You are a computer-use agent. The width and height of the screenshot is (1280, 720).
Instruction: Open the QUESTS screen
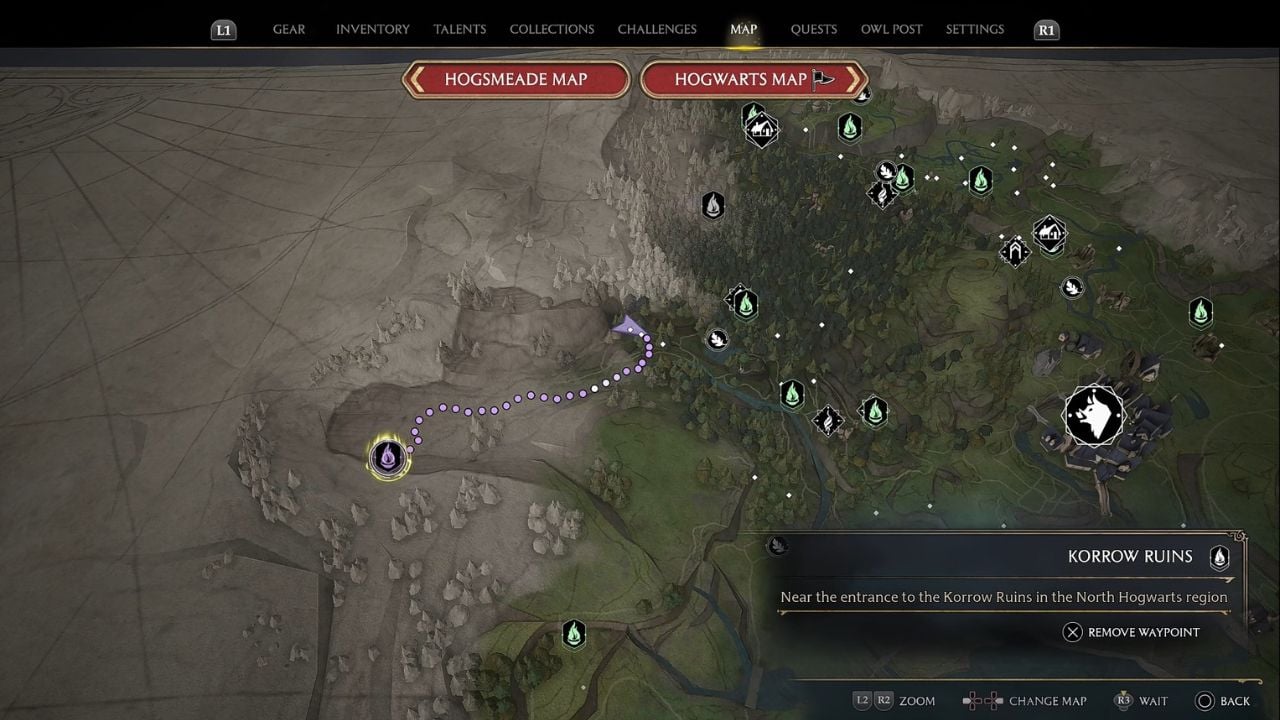pos(813,29)
